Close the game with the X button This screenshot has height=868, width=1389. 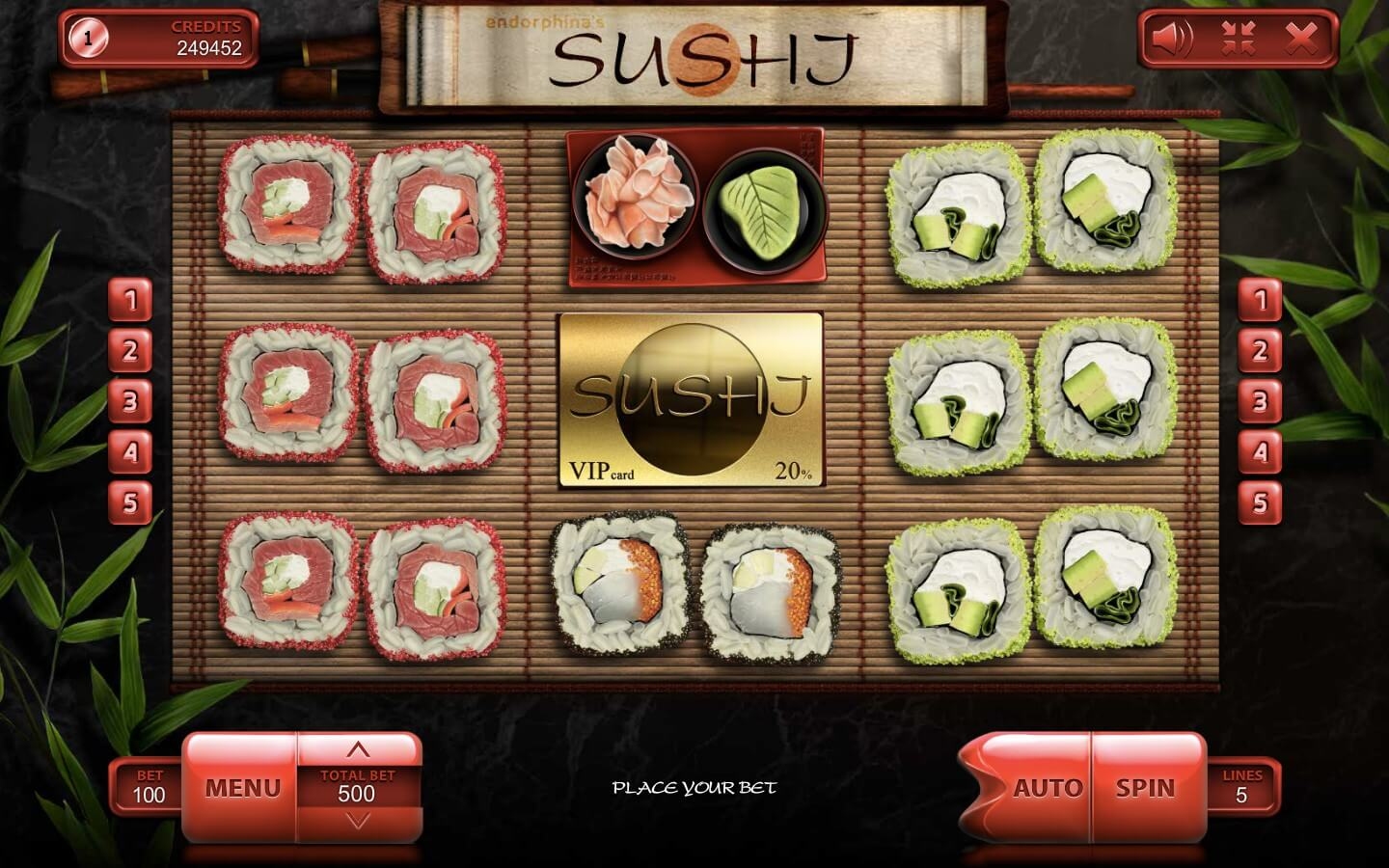pyautogui.click(x=1301, y=39)
